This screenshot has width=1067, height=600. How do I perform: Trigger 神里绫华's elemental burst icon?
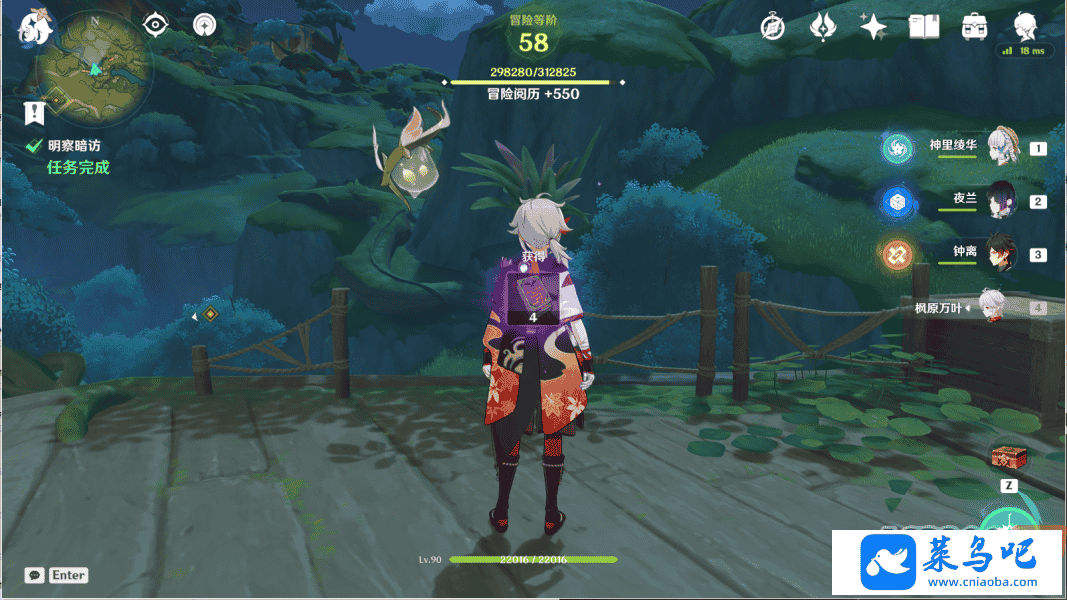click(896, 148)
